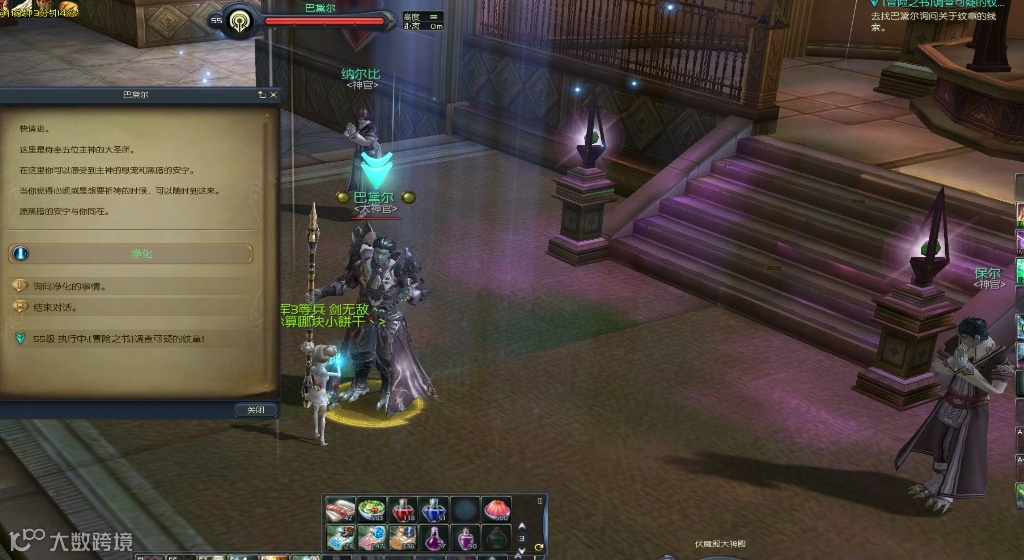Open the tracked quest 冒险之书 in the tracker
The image size is (1024, 560).
coord(940,4)
